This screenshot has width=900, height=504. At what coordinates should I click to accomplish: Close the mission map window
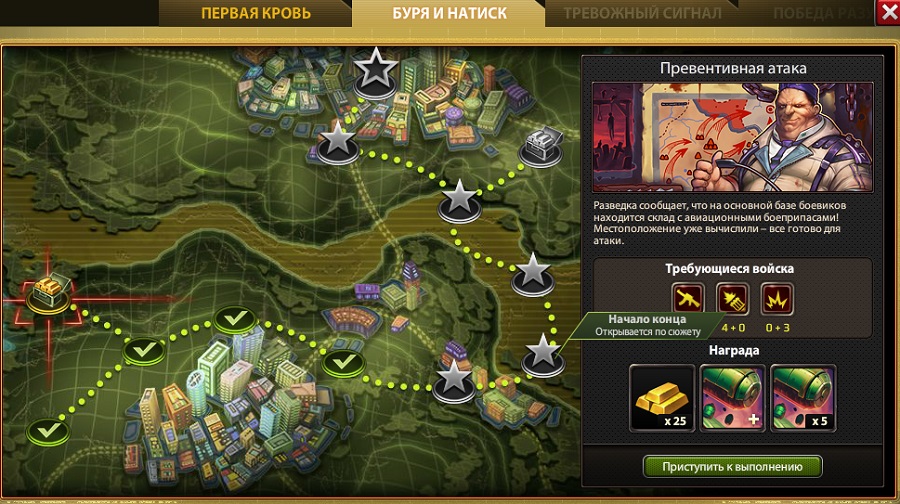click(887, 13)
